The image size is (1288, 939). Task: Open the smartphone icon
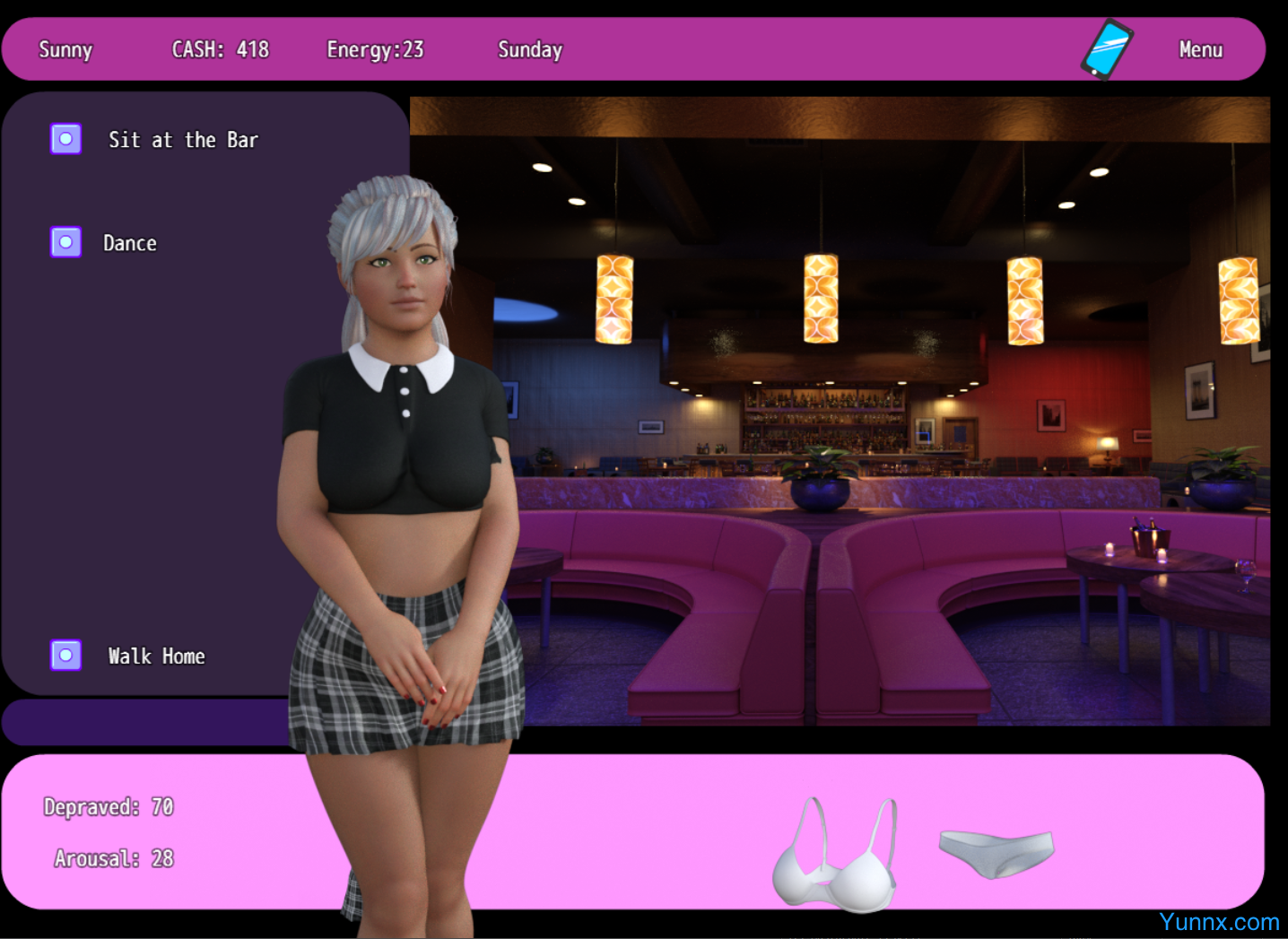click(x=1107, y=48)
